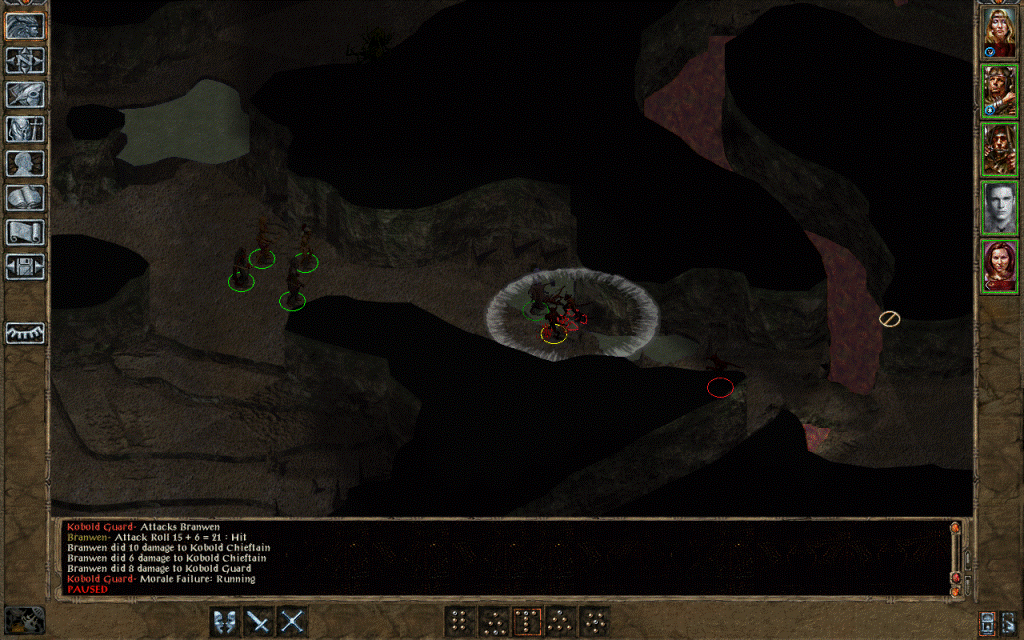Select the blonde woman's party portrait
1024x640 pixels.
click(999, 32)
